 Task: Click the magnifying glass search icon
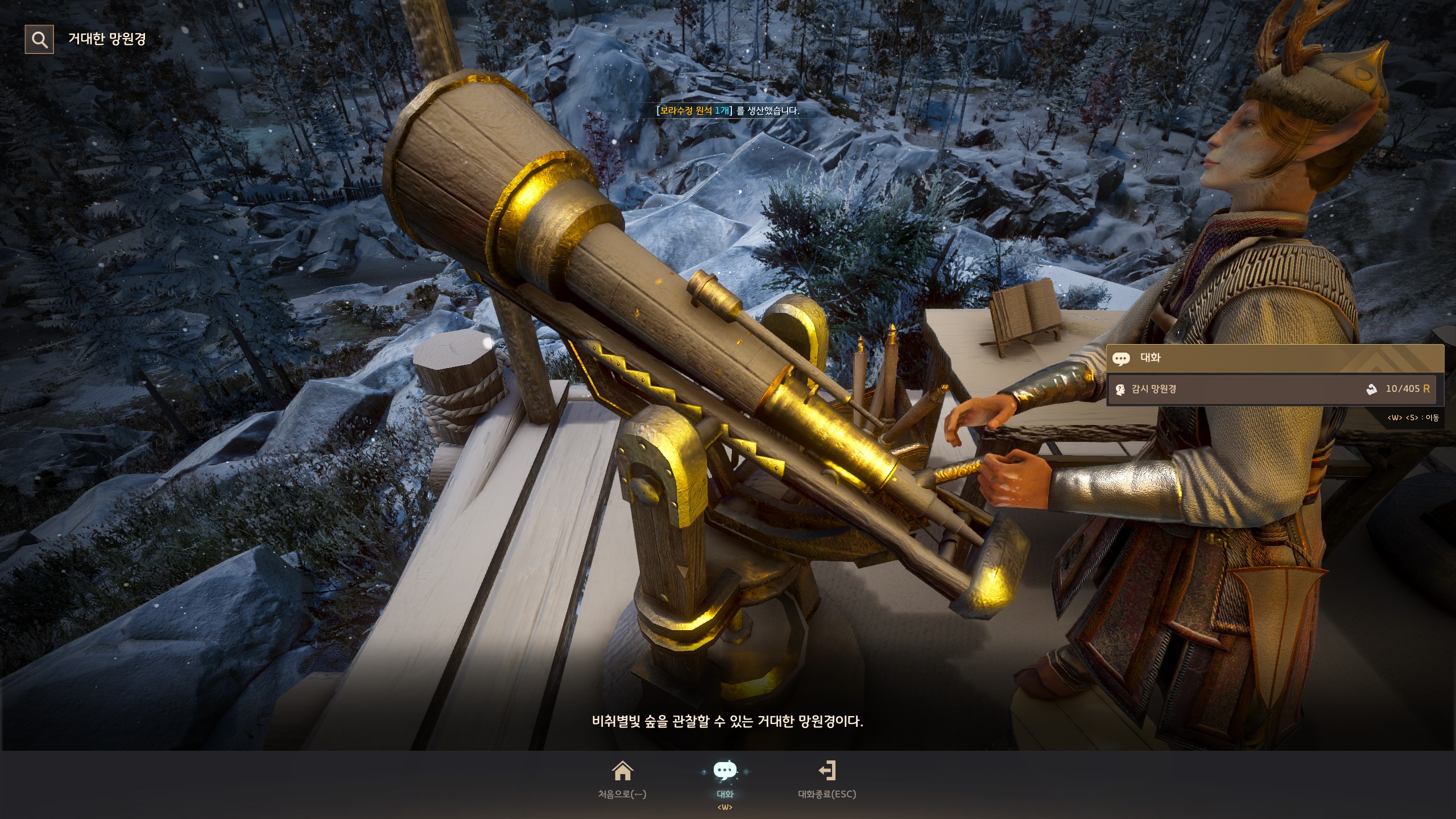click(39, 39)
